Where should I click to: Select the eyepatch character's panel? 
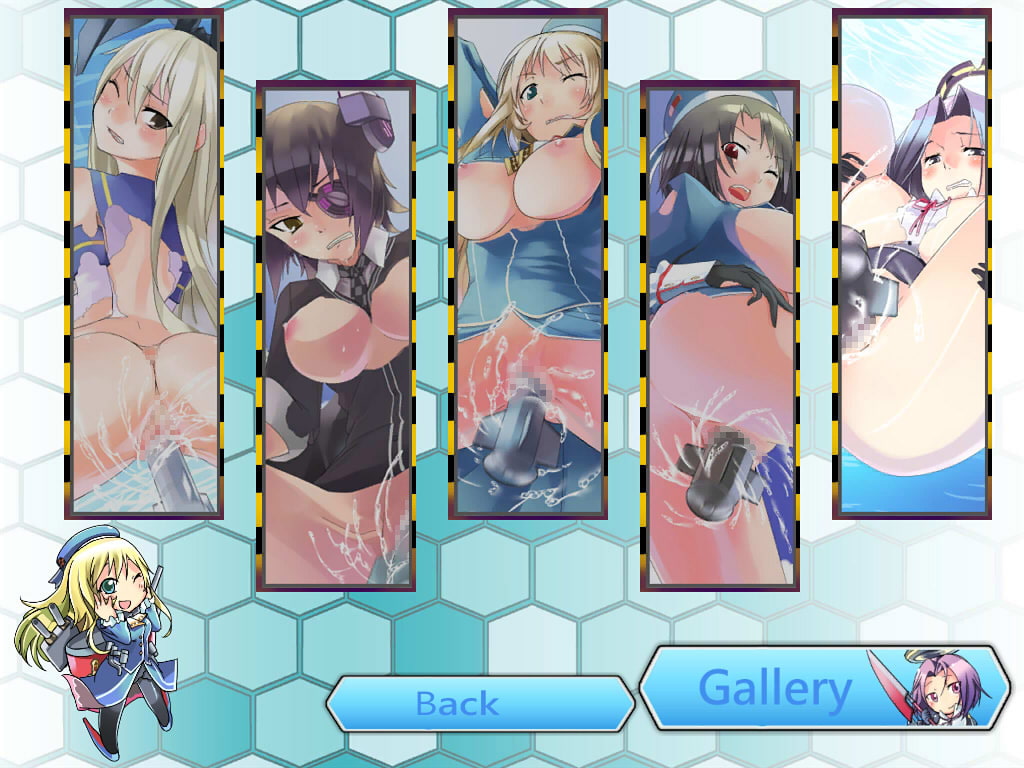pos(336,336)
